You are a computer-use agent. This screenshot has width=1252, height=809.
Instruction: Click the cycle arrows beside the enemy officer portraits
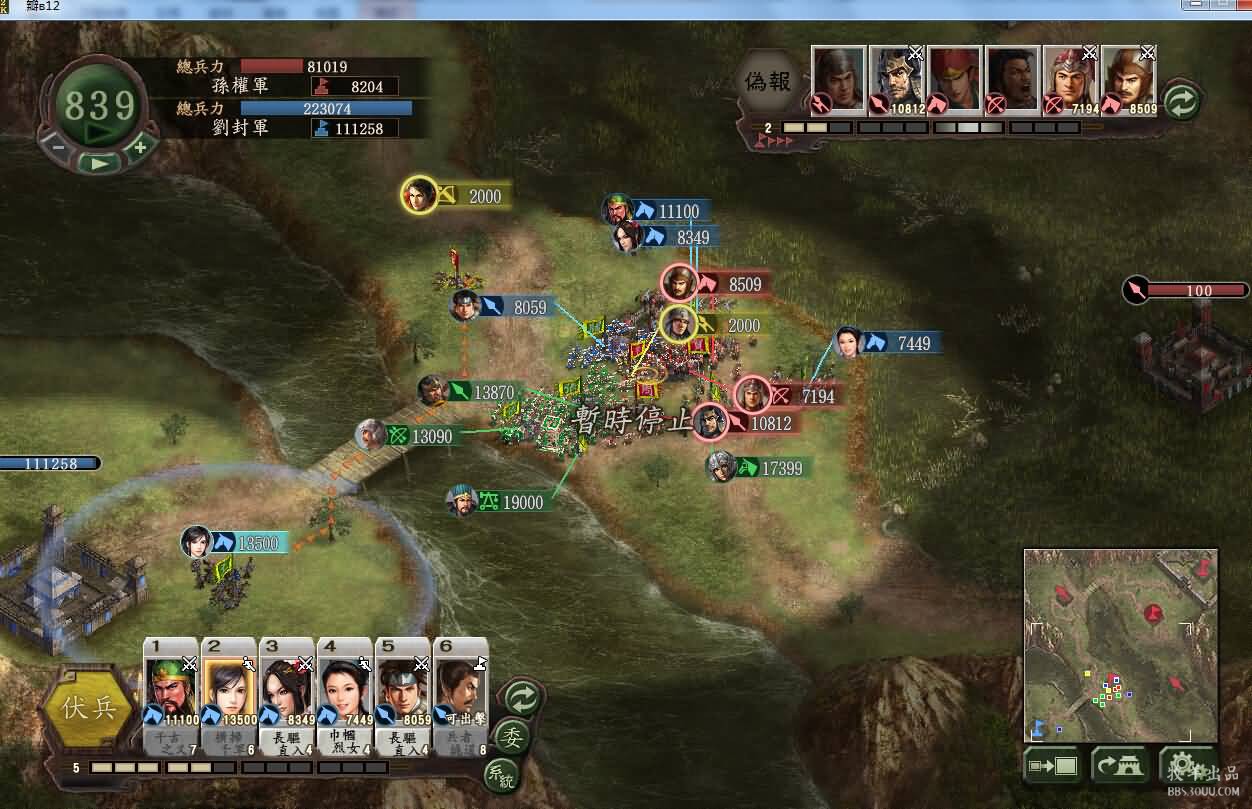[x=1182, y=102]
